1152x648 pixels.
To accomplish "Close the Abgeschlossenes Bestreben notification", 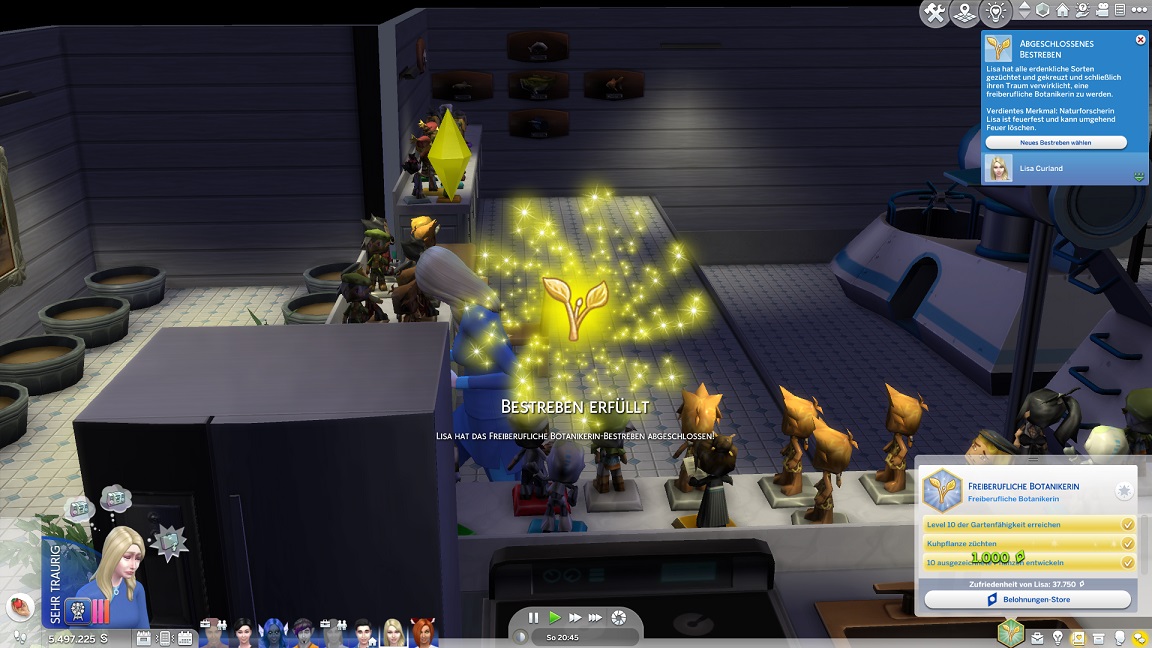I will [x=1140, y=40].
